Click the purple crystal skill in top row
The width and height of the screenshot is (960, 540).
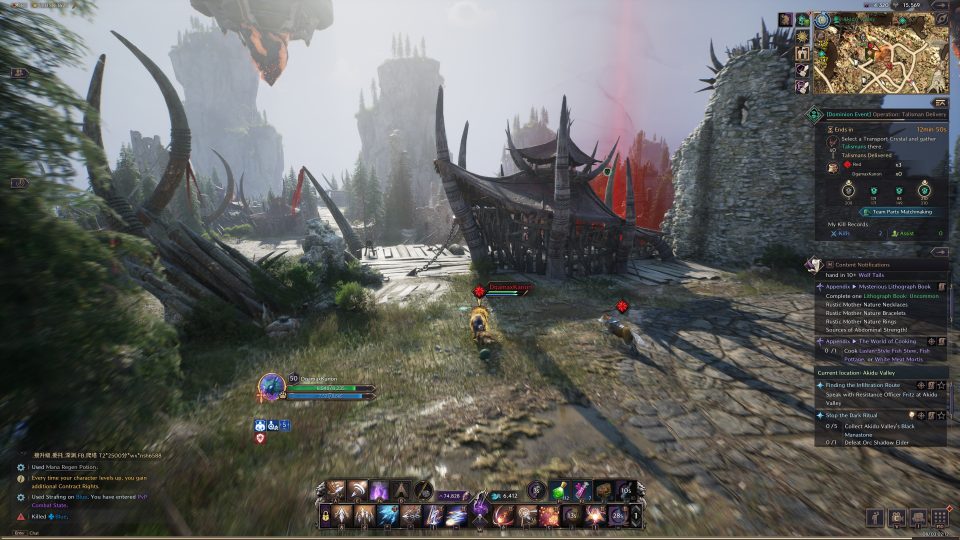pos(379,490)
